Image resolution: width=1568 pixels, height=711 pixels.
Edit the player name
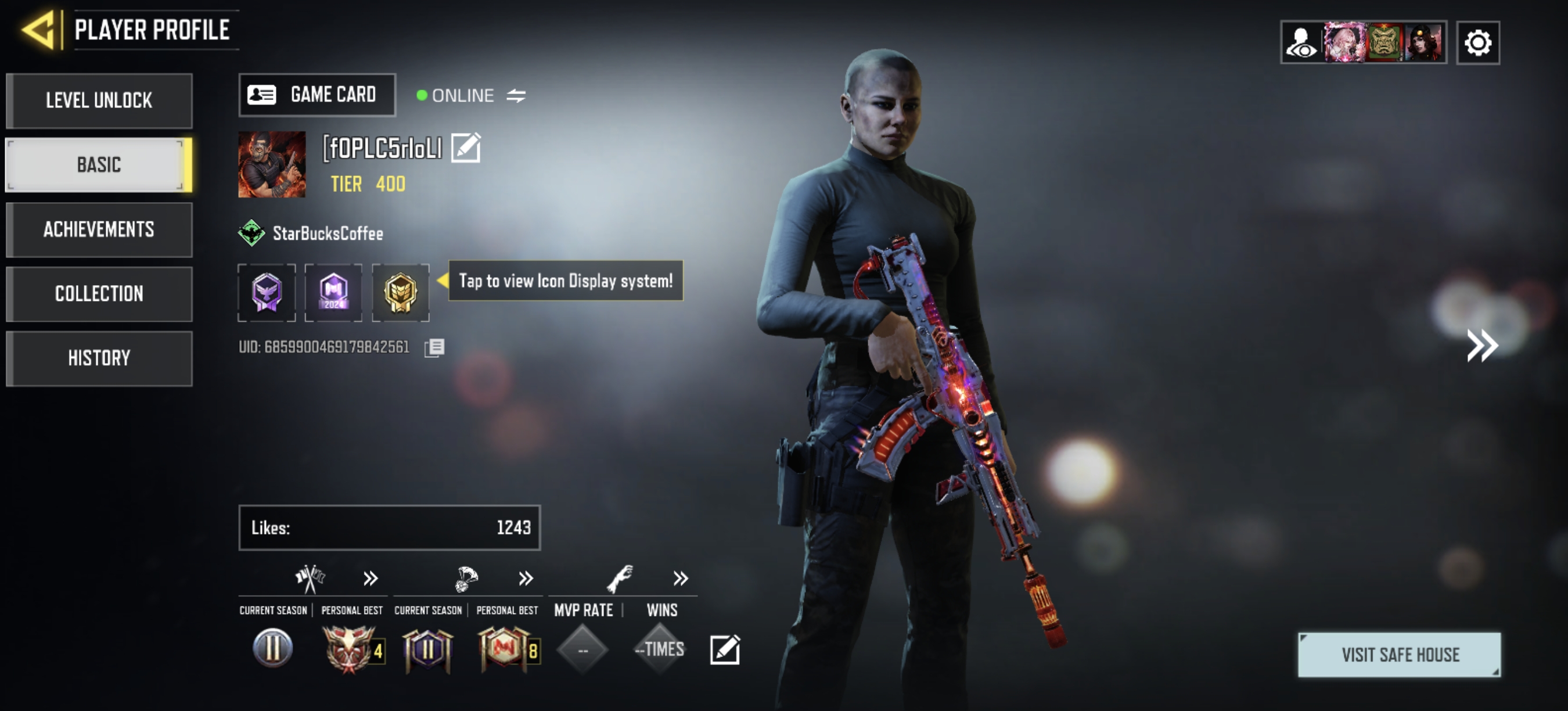[466, 148]
